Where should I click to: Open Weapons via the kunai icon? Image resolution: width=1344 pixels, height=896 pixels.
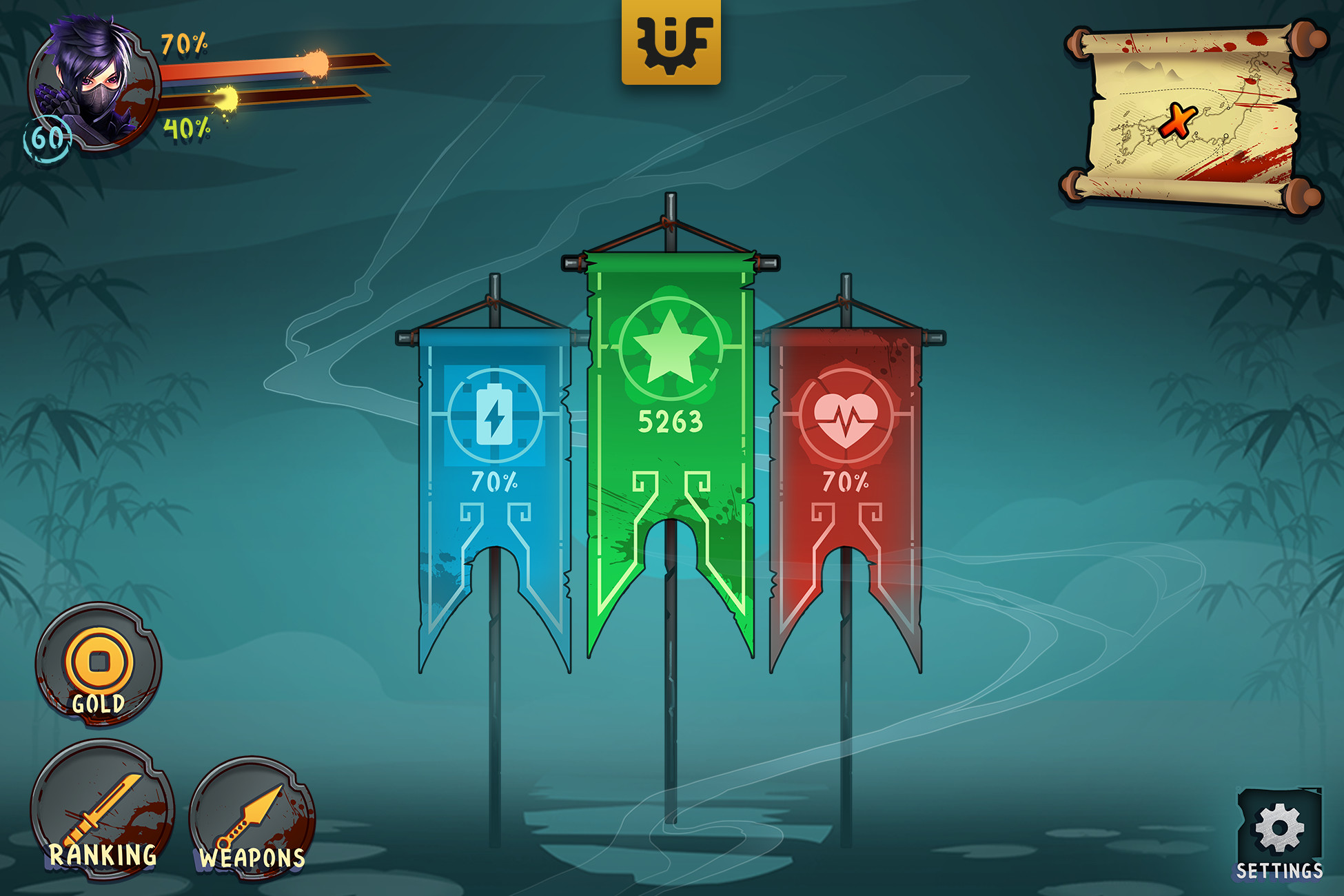(250, 813)
